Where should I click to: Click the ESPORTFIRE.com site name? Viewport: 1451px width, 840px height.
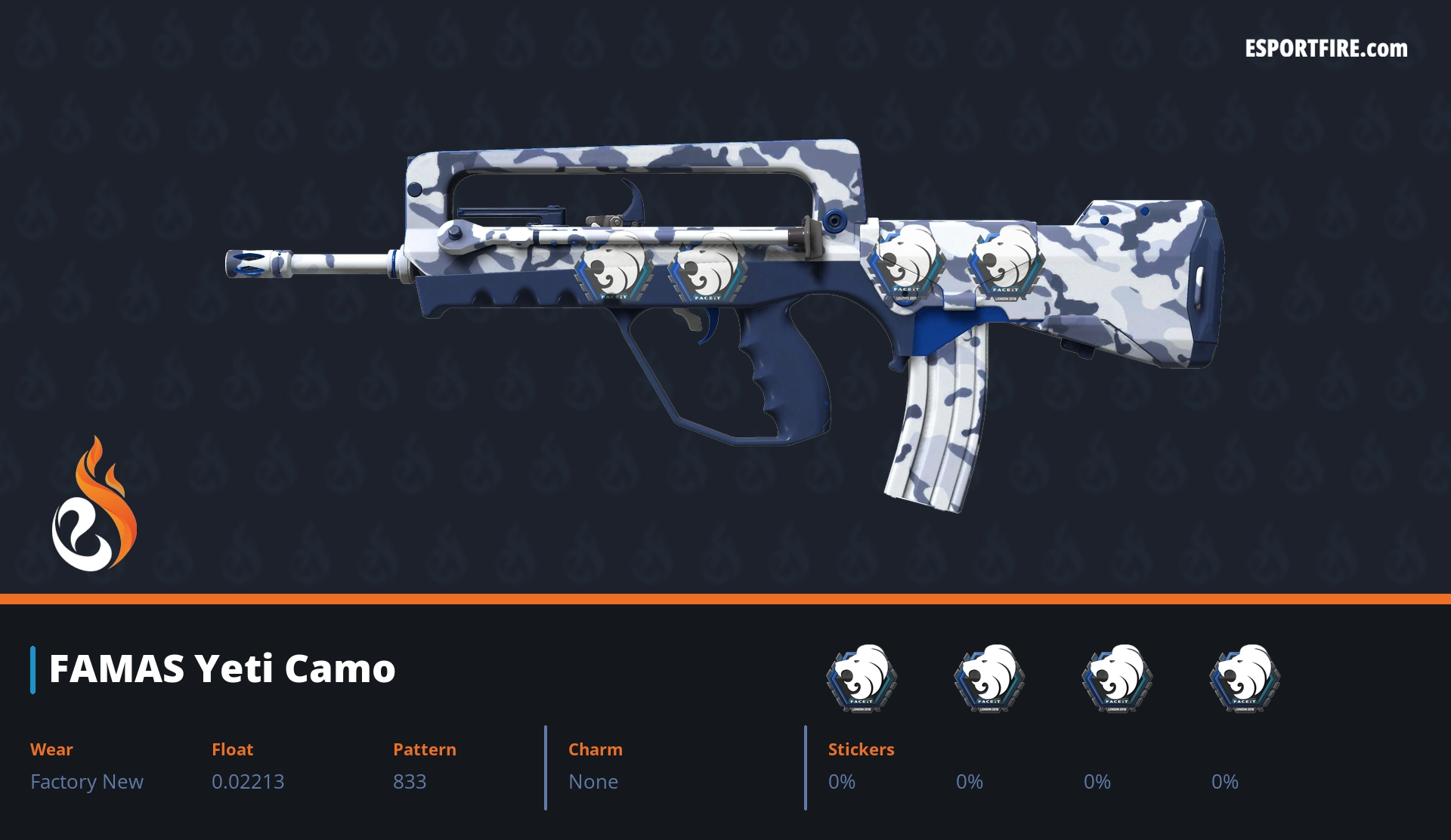(1326, 49)
